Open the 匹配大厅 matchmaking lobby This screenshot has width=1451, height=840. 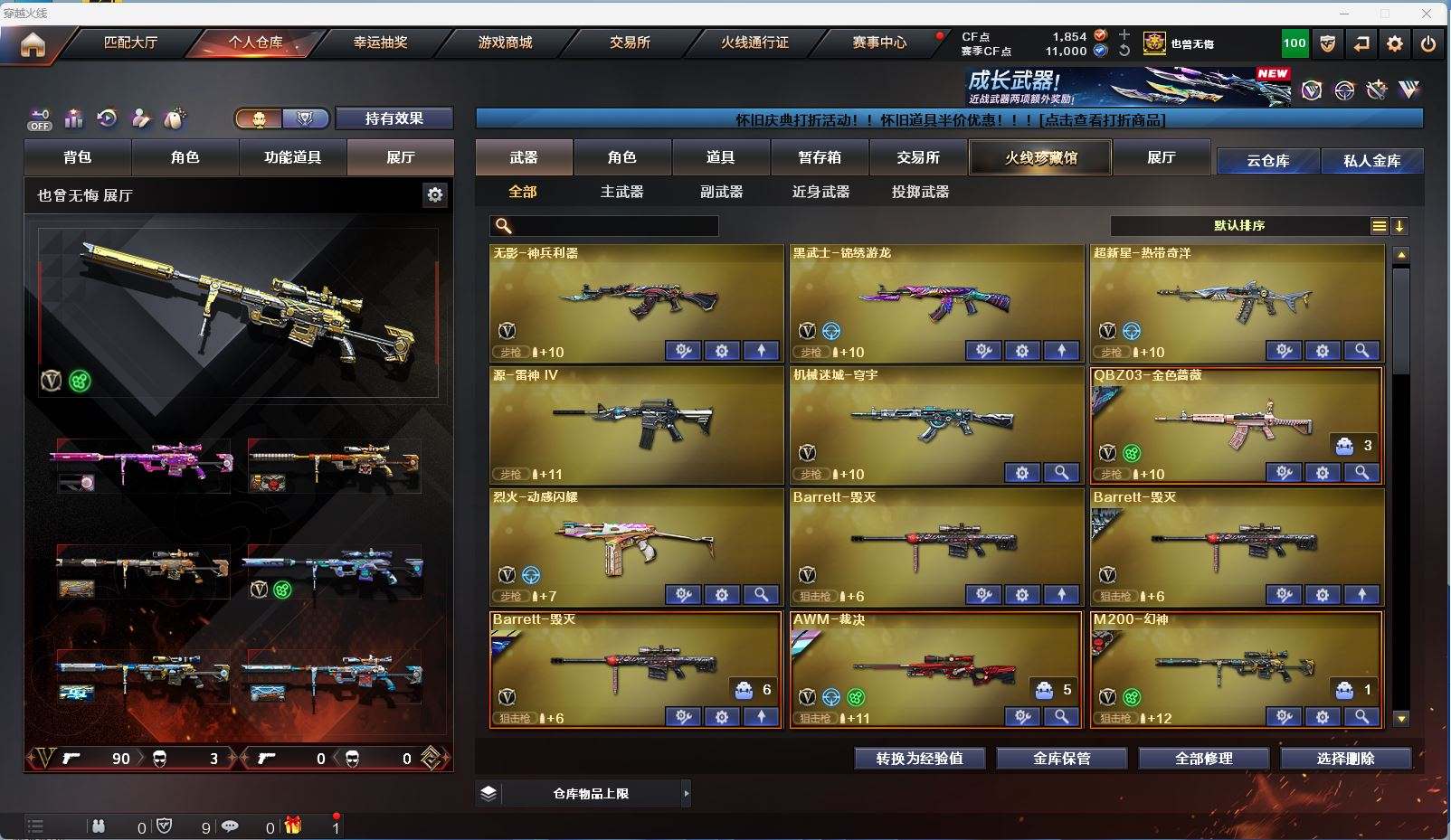click(x=130, y=42)
